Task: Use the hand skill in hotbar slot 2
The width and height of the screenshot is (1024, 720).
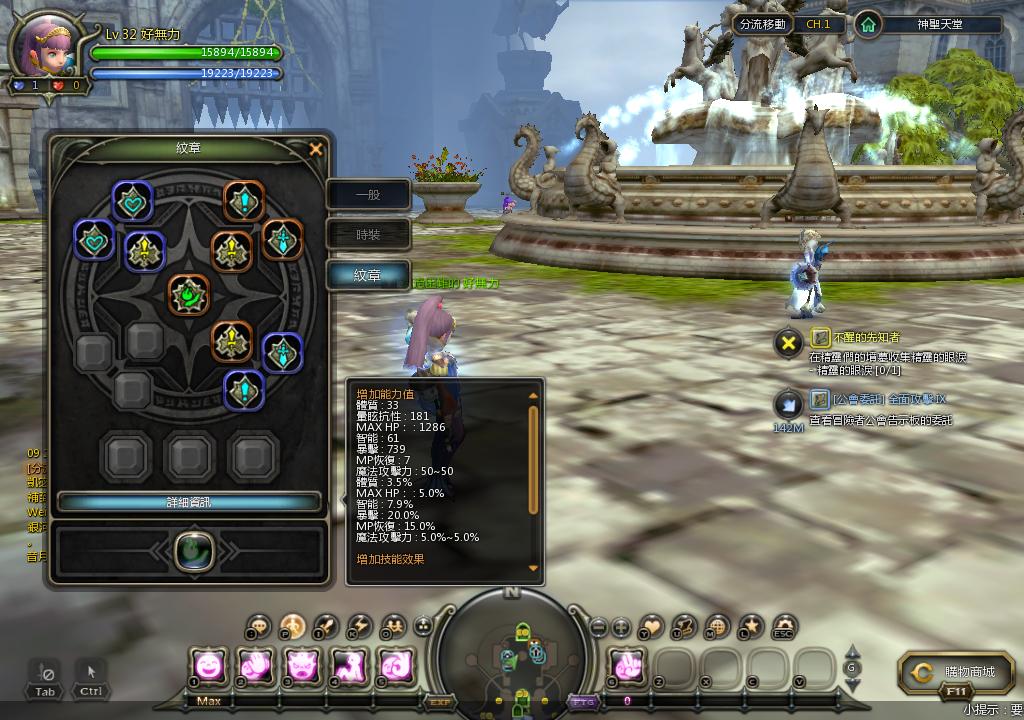Action: (x=256, y=665)
